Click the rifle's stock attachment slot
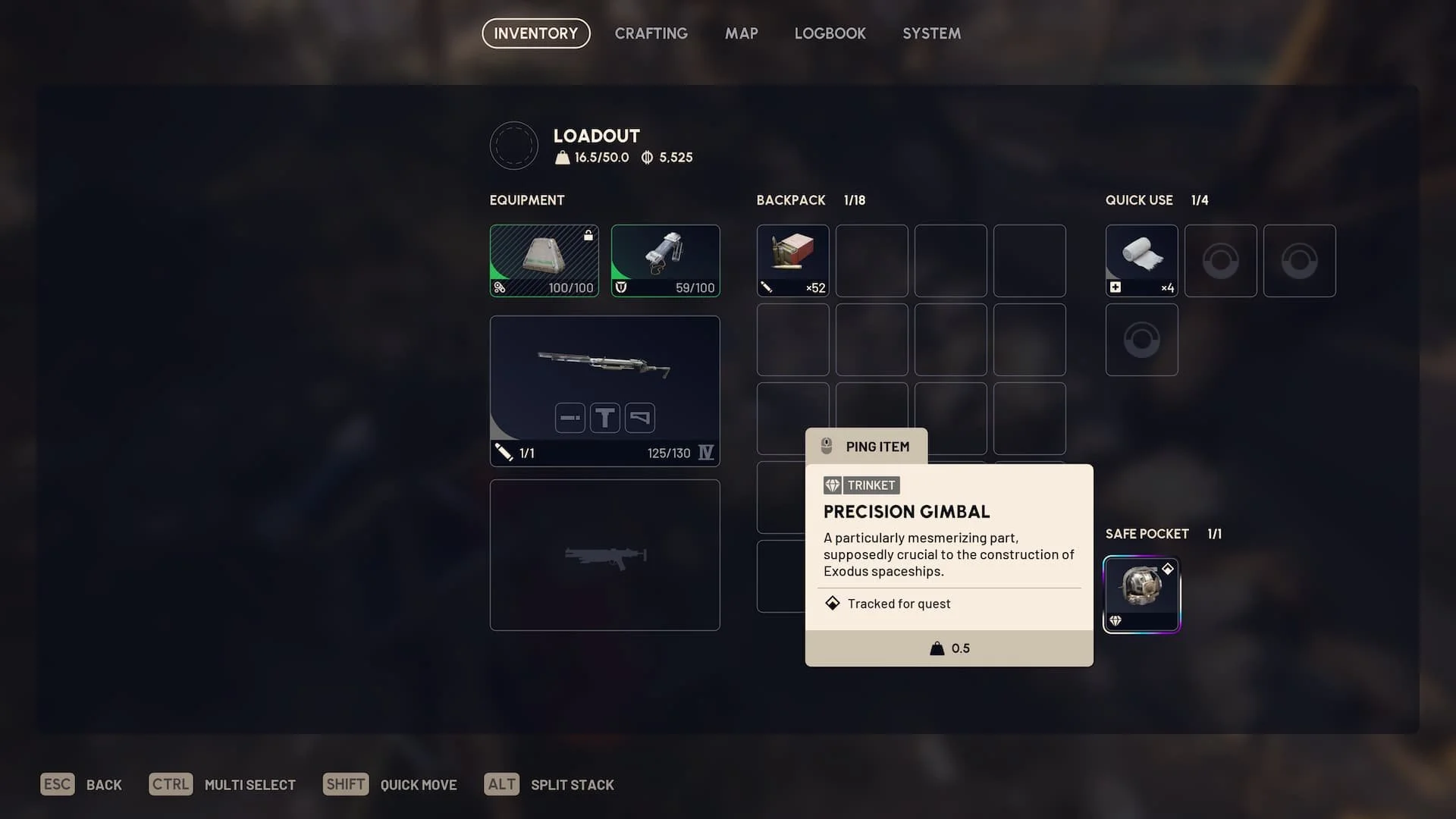Viewport: 1456px width, 819px height. point(640,418)
